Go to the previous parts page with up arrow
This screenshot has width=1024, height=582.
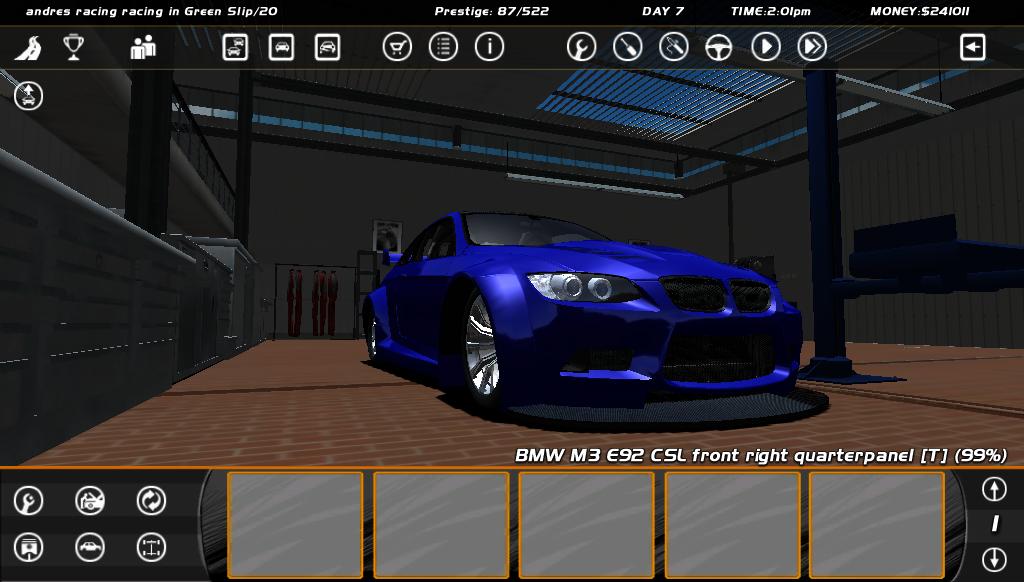coord(994,489)
